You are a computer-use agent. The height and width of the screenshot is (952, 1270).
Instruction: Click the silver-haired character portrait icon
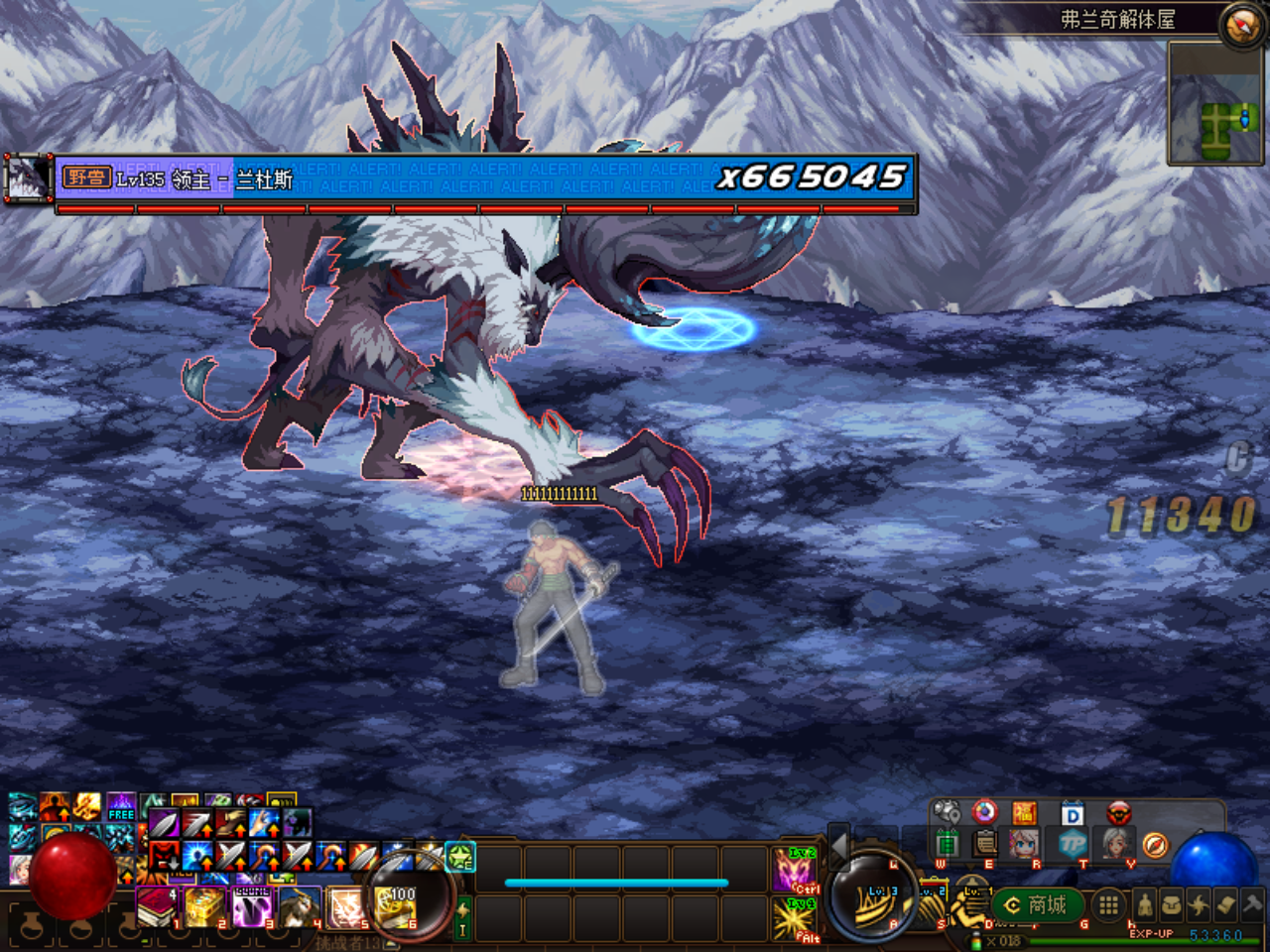point(1118,844)
